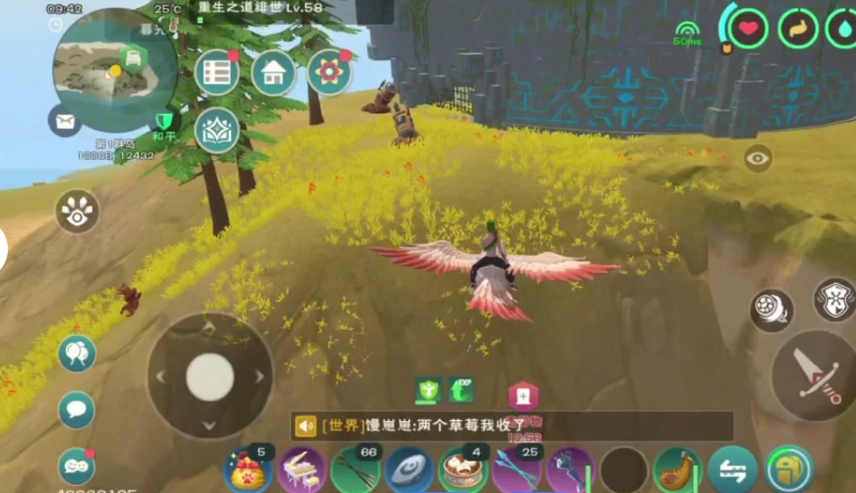The width and height of the screenshot is (856, 493).
Task: Select the steamed buns food slot
Action: pos(464,469)
